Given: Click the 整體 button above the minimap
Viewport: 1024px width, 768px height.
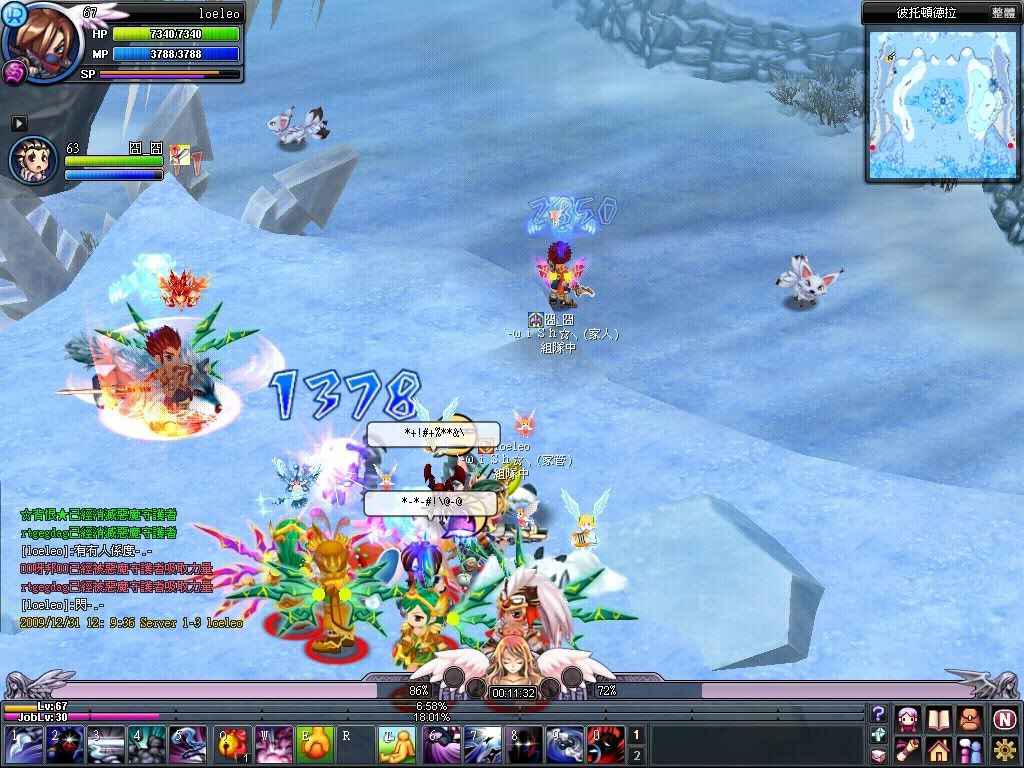Looking at the screenshot, I should point(1003,13).
